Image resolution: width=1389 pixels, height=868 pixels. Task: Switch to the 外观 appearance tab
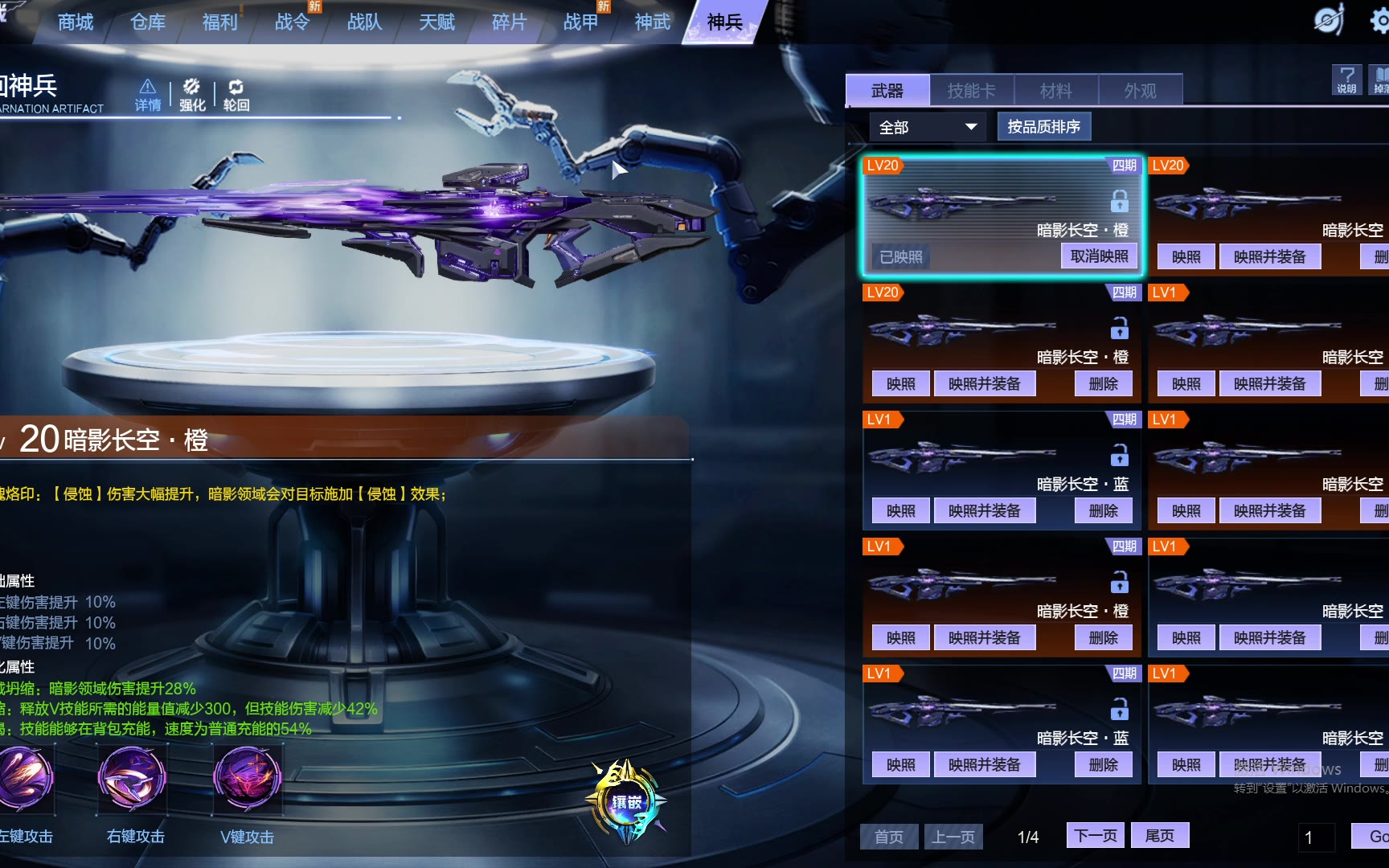click(1140, 91)
